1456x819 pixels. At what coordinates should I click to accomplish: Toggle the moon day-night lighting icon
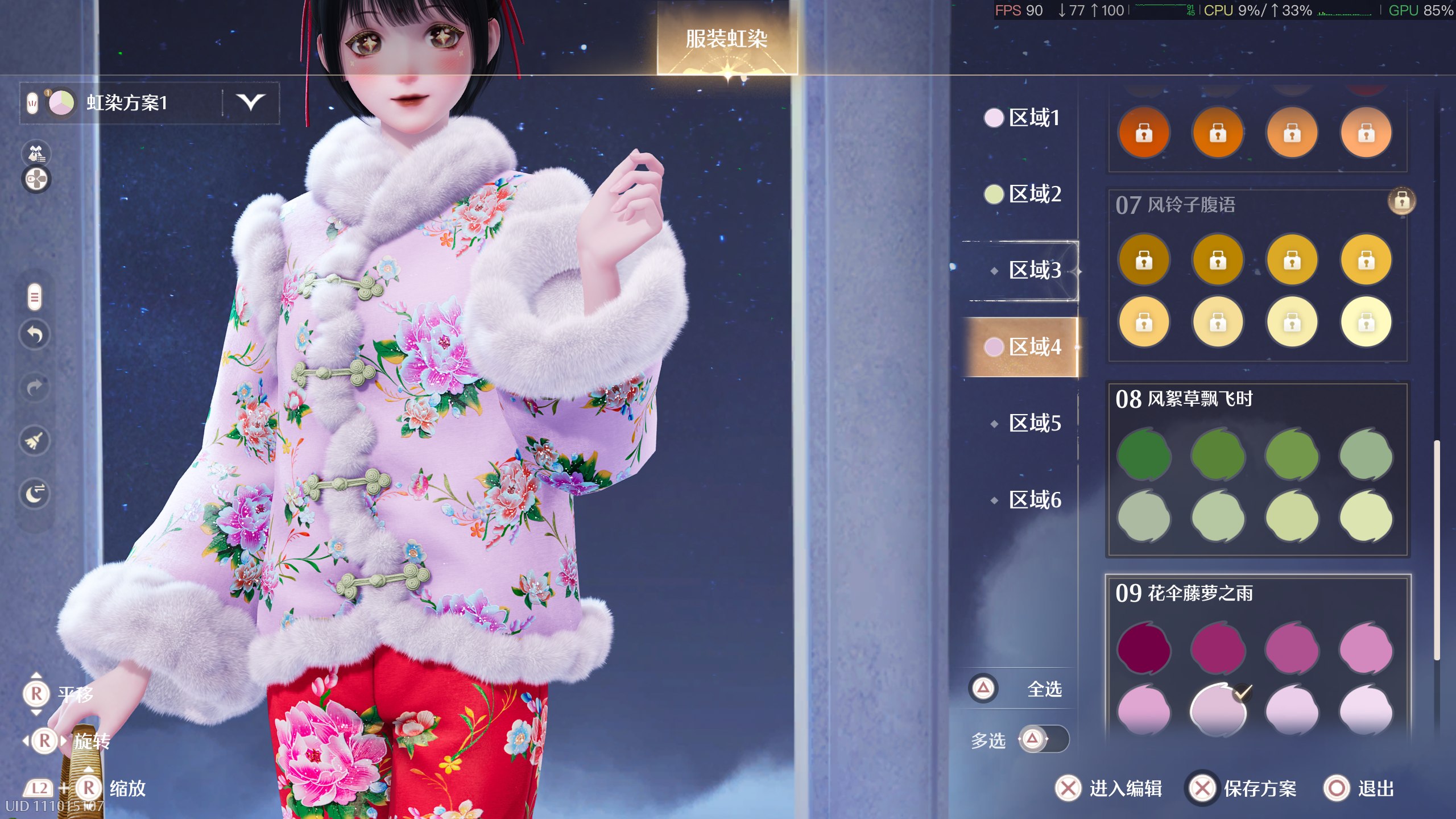click(35, 494)
